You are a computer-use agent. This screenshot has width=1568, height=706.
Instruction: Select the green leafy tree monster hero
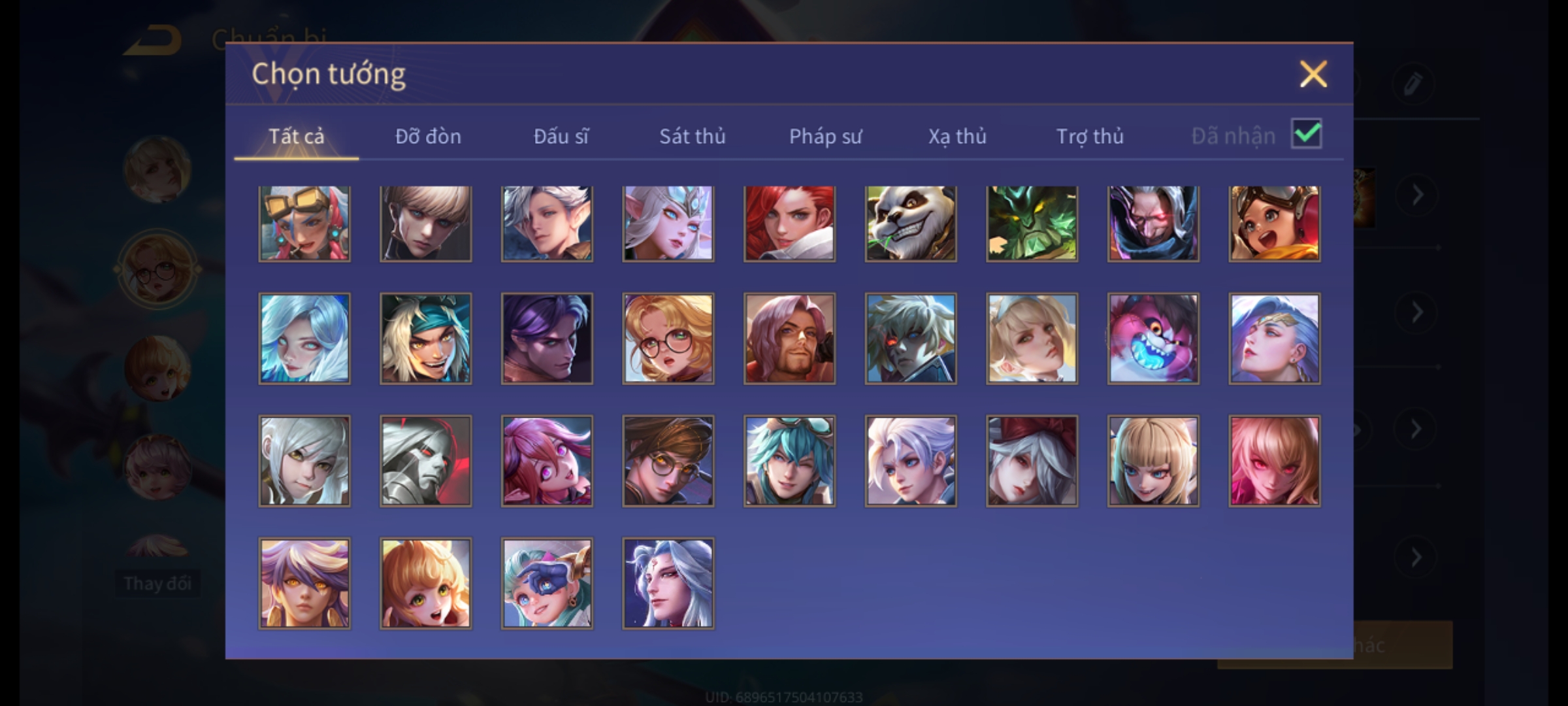(1032, 224)
